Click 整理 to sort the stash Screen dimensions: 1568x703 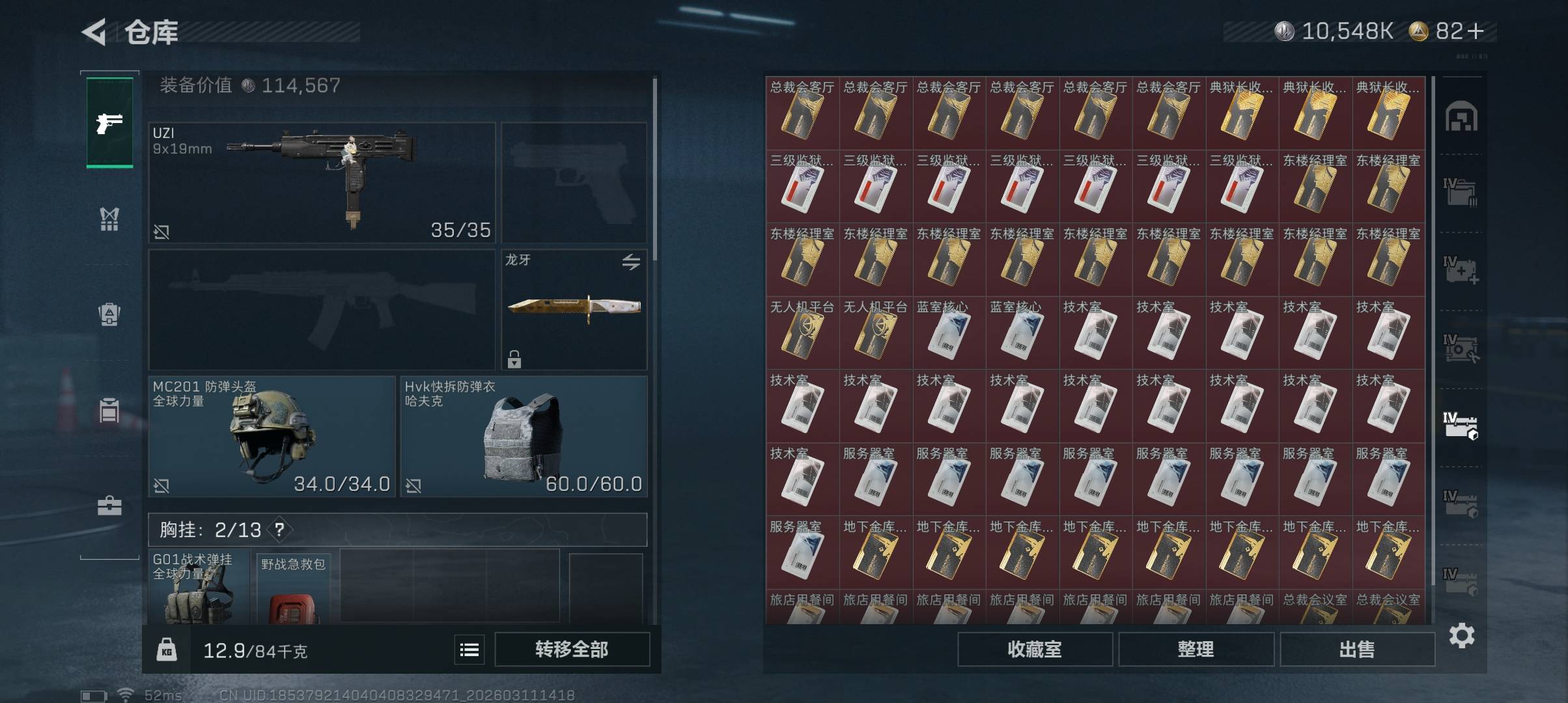tap(1196, 649)
